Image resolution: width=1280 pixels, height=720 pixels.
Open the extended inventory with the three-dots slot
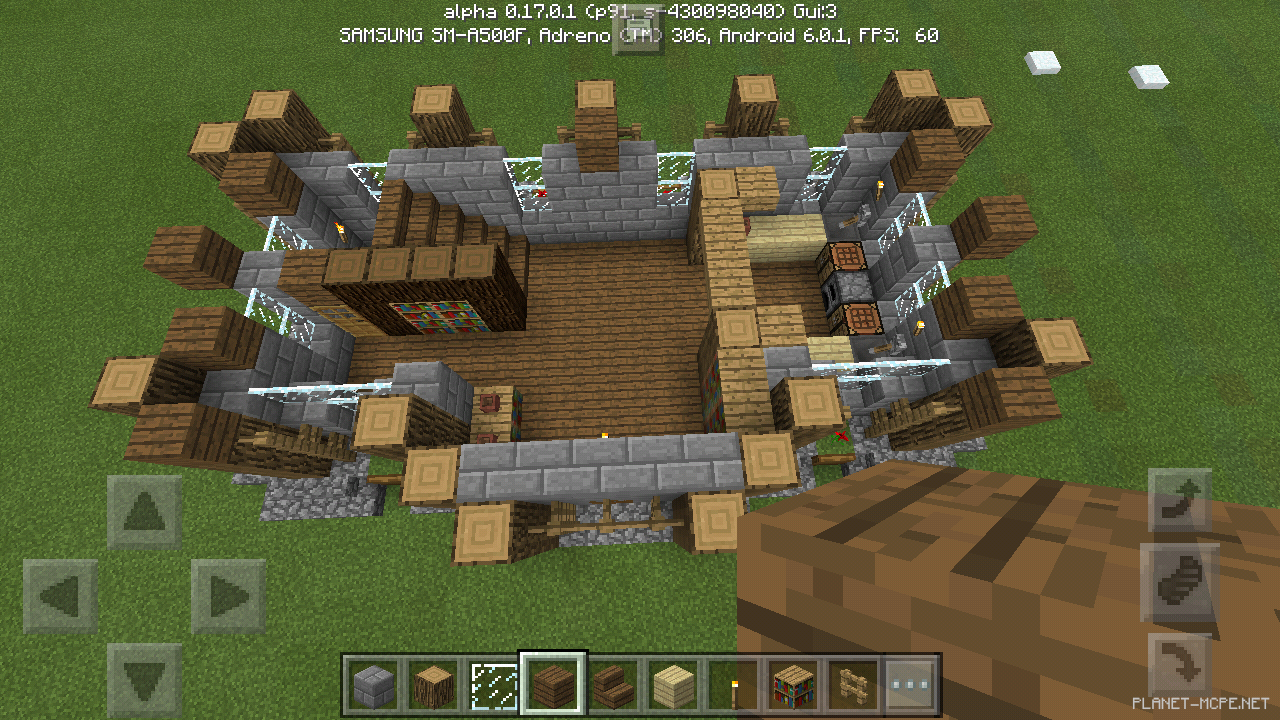tap(911, 685)
